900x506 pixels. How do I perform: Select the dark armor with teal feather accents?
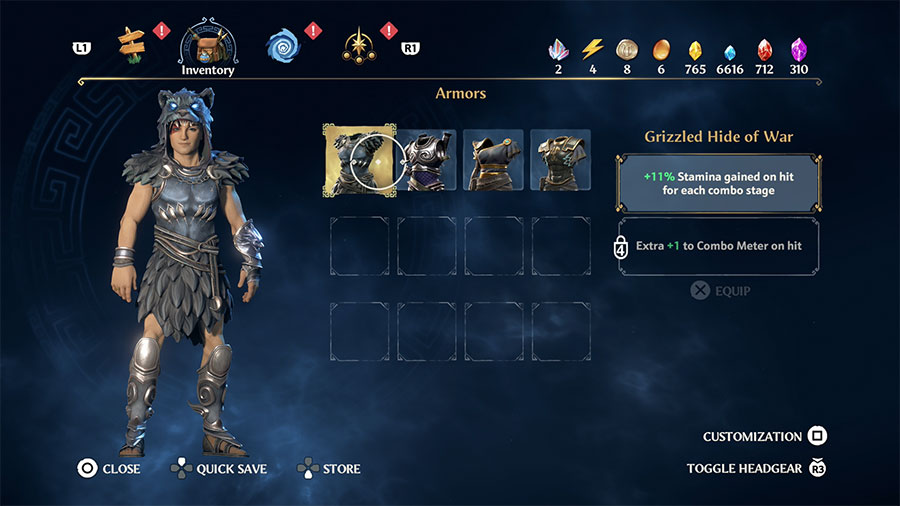click(560, 159)
